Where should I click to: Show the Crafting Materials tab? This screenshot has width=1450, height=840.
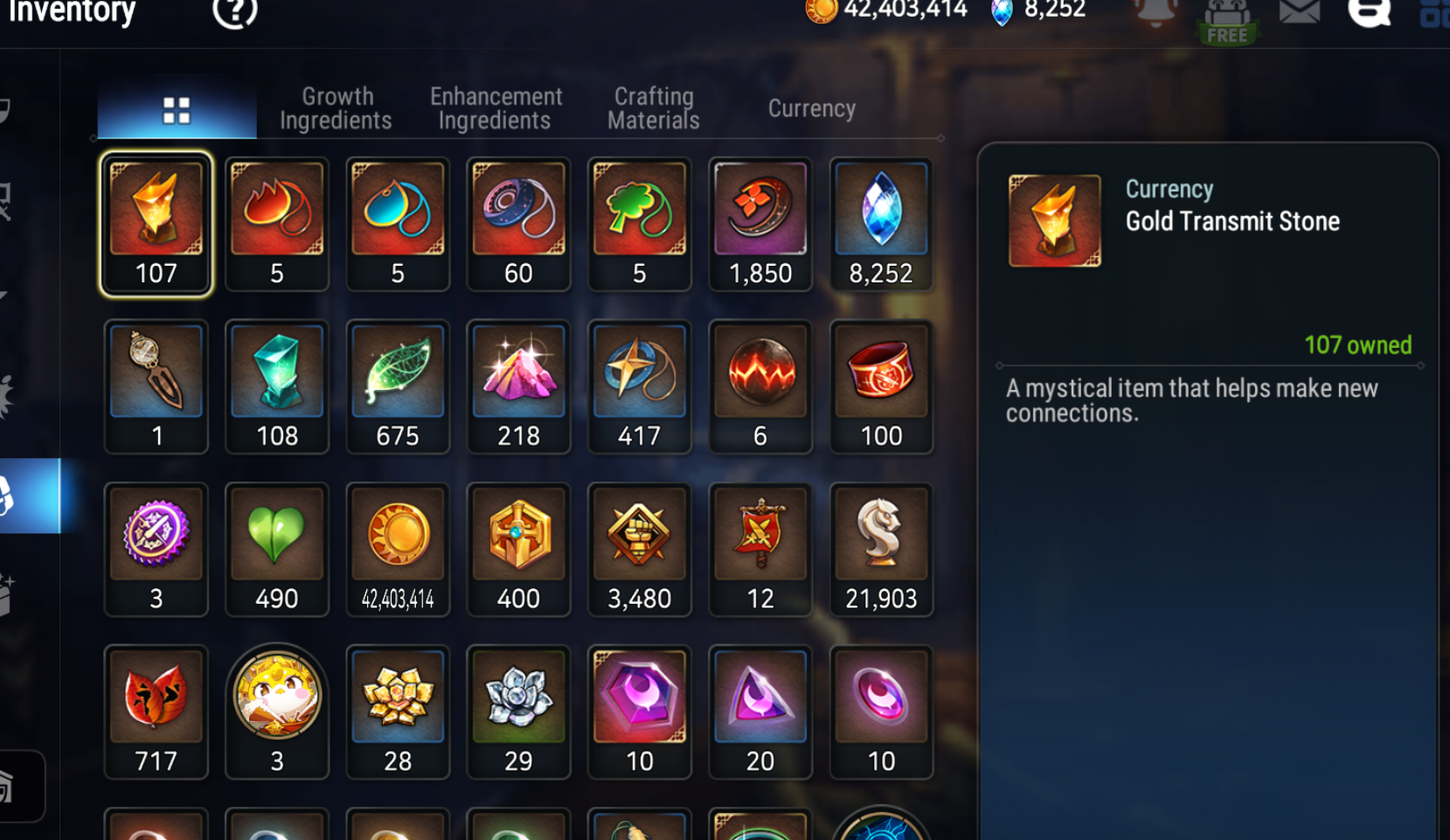click(654, 108)
